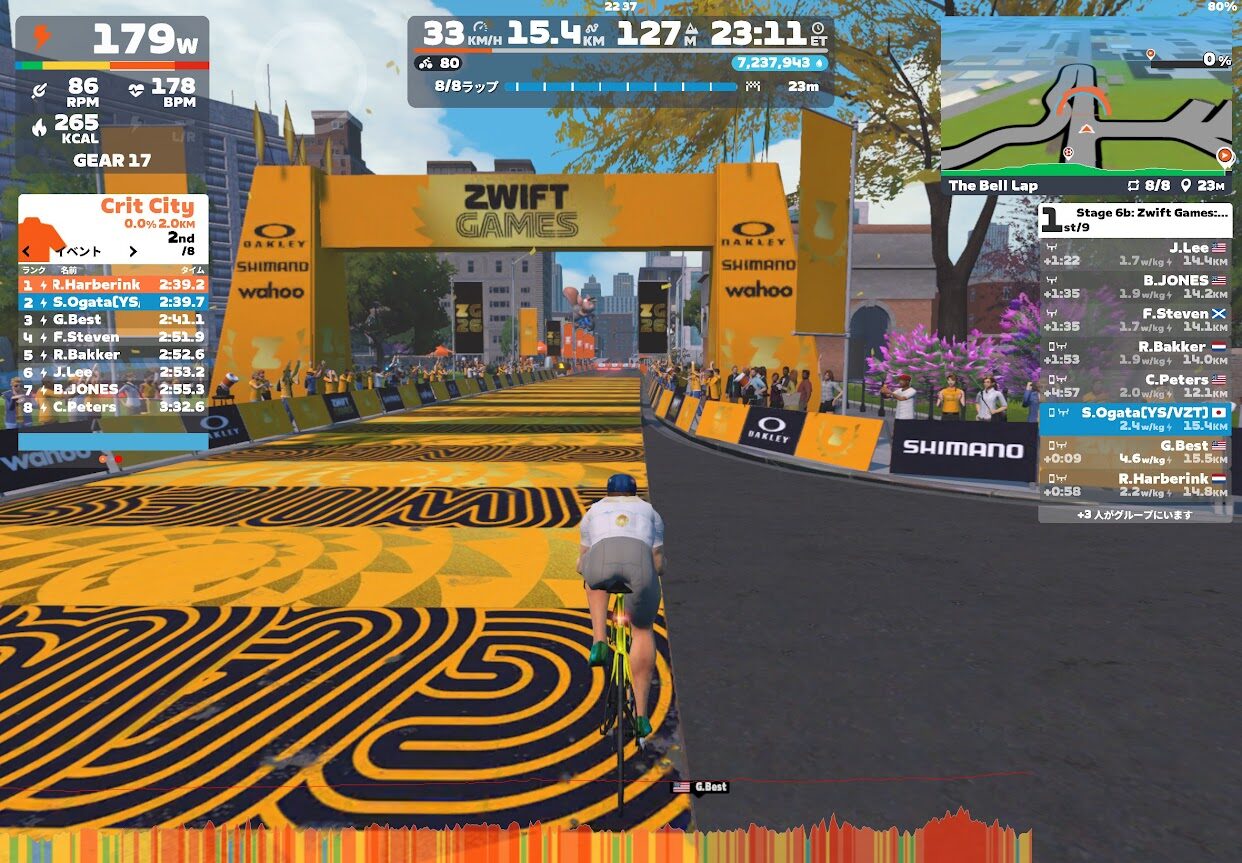Expand the +3 riders in group row
This screenshot has height=863, width=1242.
(1135, 515)
